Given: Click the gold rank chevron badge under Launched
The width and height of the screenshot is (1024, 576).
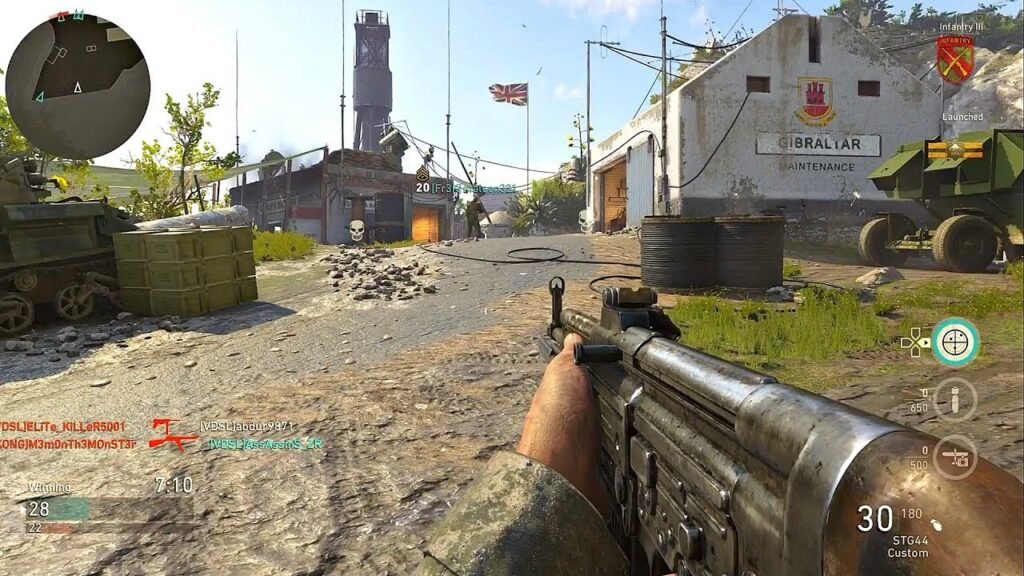Looking at the screenshot, I should point(953,150).
